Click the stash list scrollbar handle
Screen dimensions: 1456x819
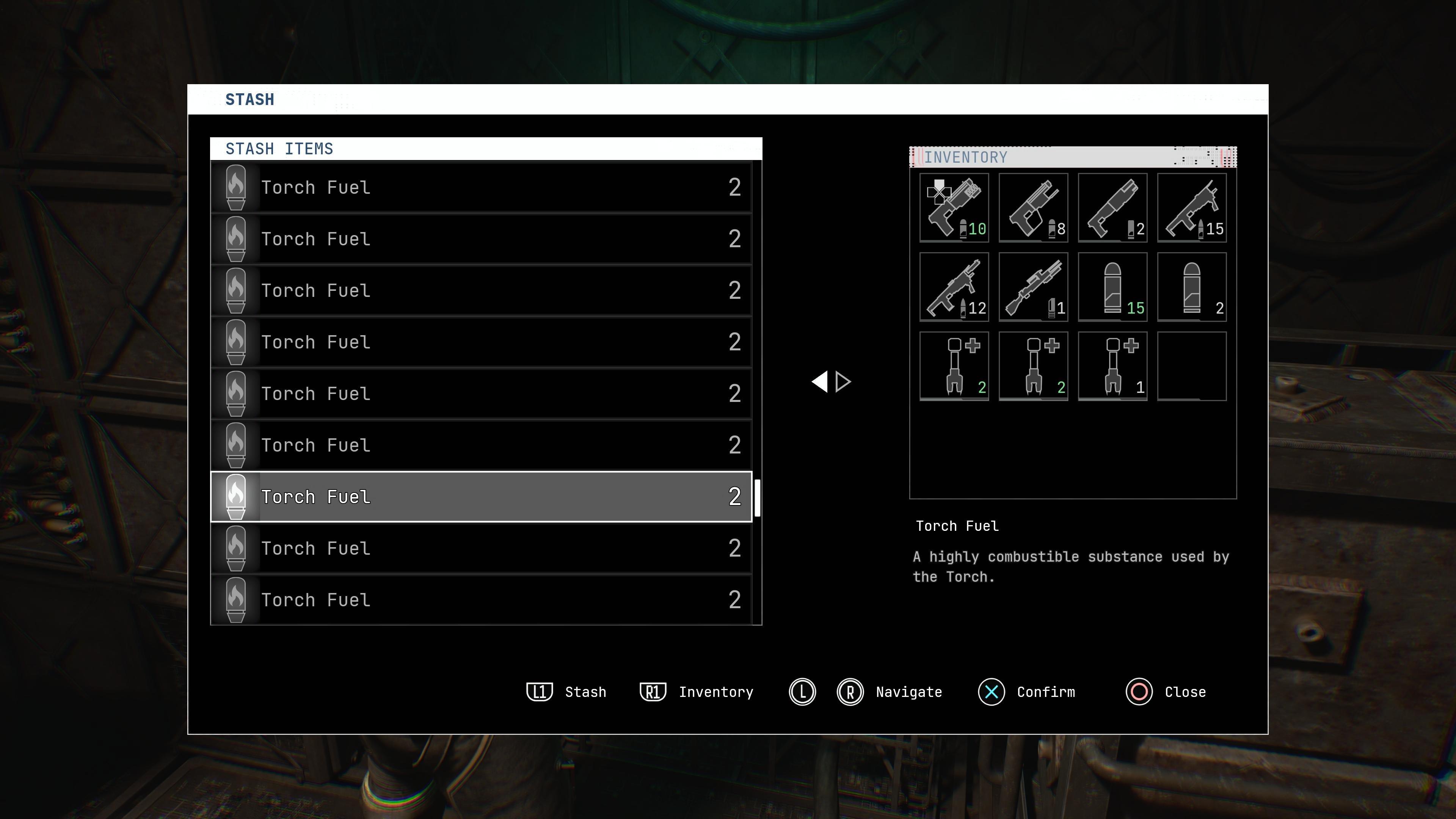(x=758, y=497)
